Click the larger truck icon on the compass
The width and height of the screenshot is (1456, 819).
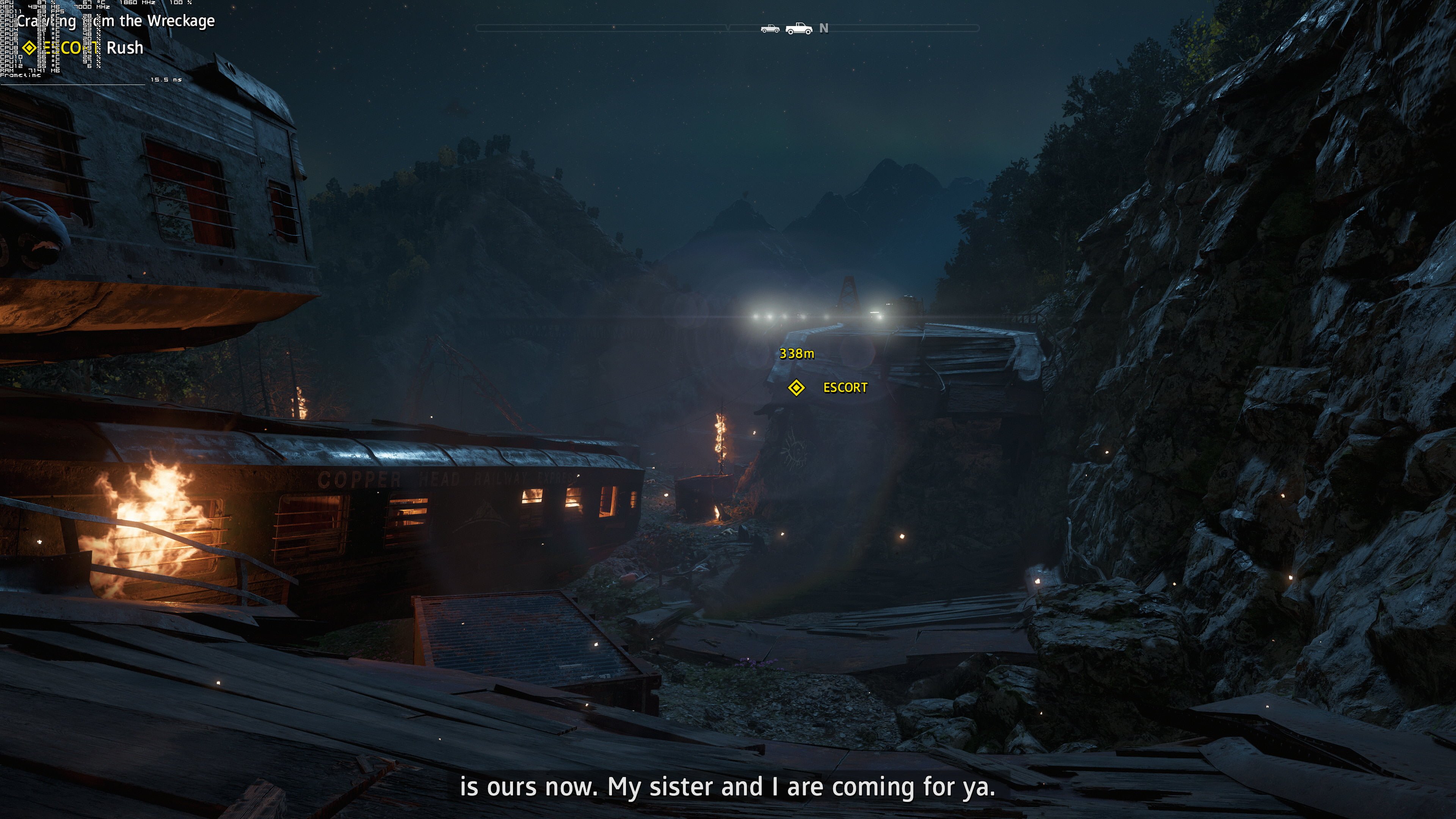[799, 28]
